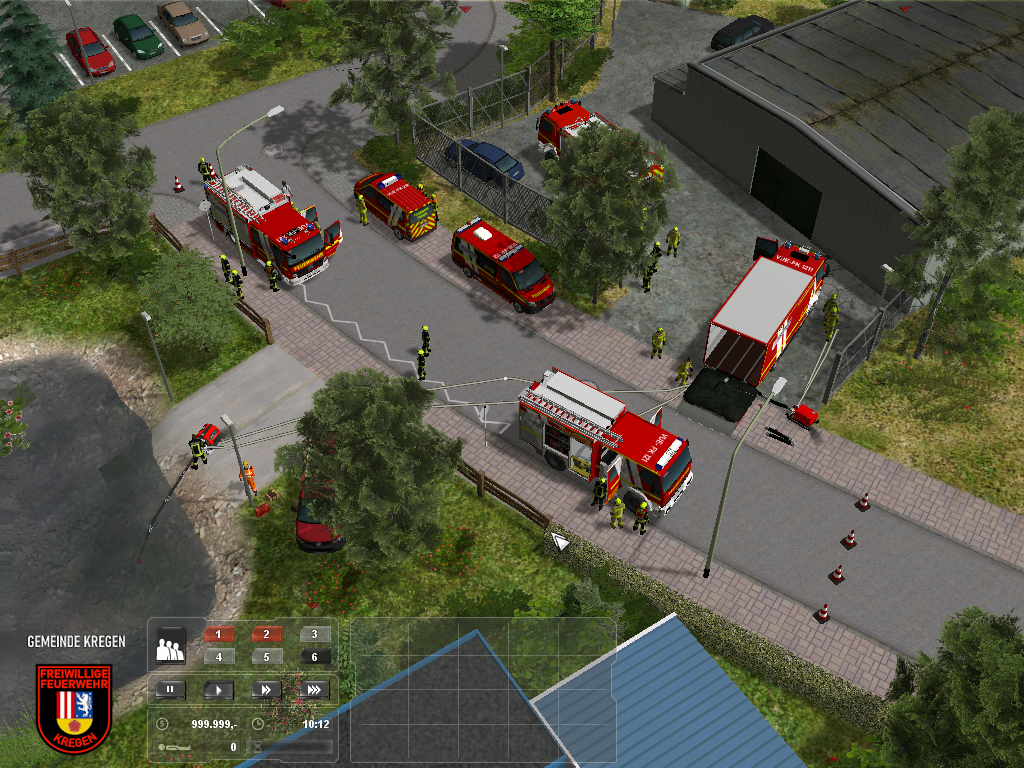The width and height of the screenshot is (1024, 768).
Task: Choose unit group 3
Action: pyautogui.click(x=314, y=634)
